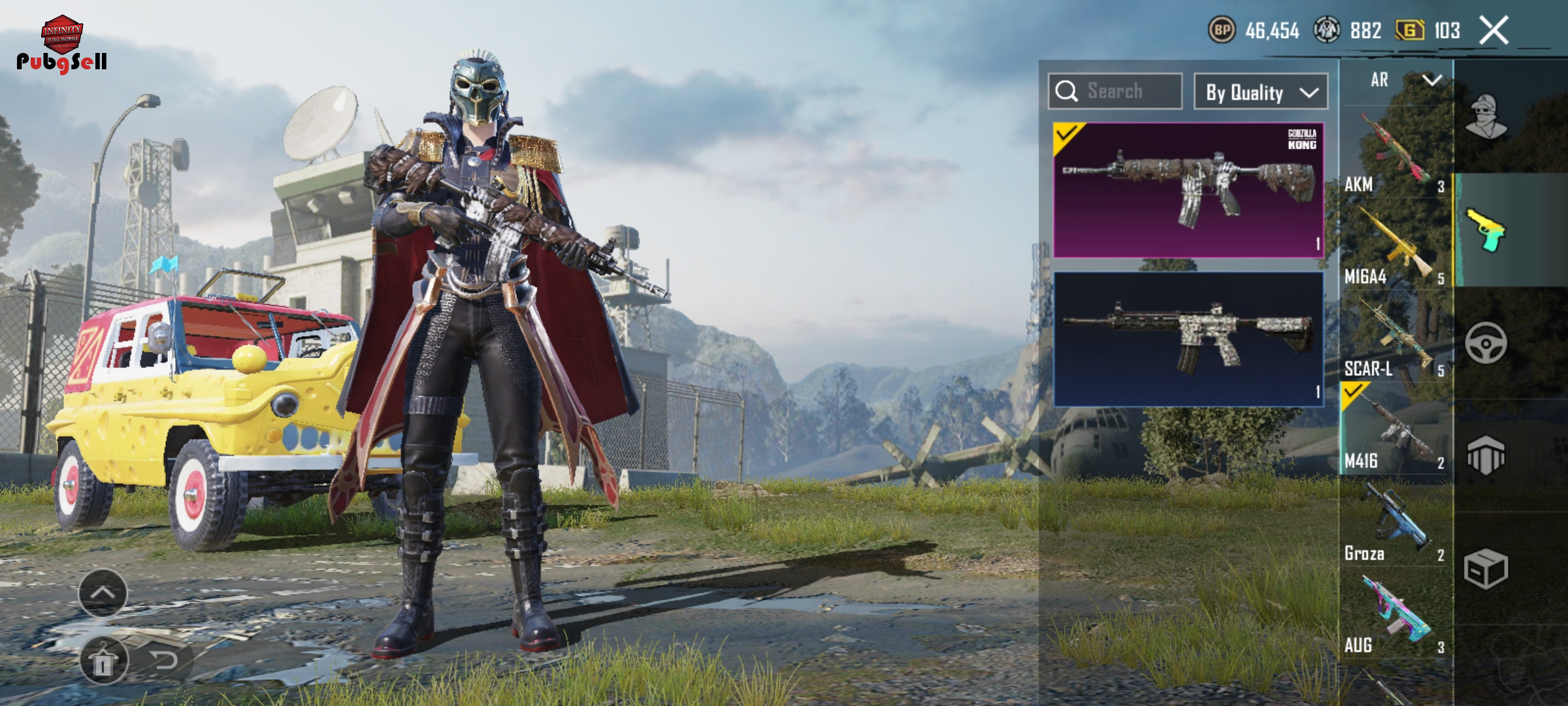This screenshot has height=706, width=1568.
Task: Select the Godzilla Kong M416 skin
Action: click(x=1188, y=190)
